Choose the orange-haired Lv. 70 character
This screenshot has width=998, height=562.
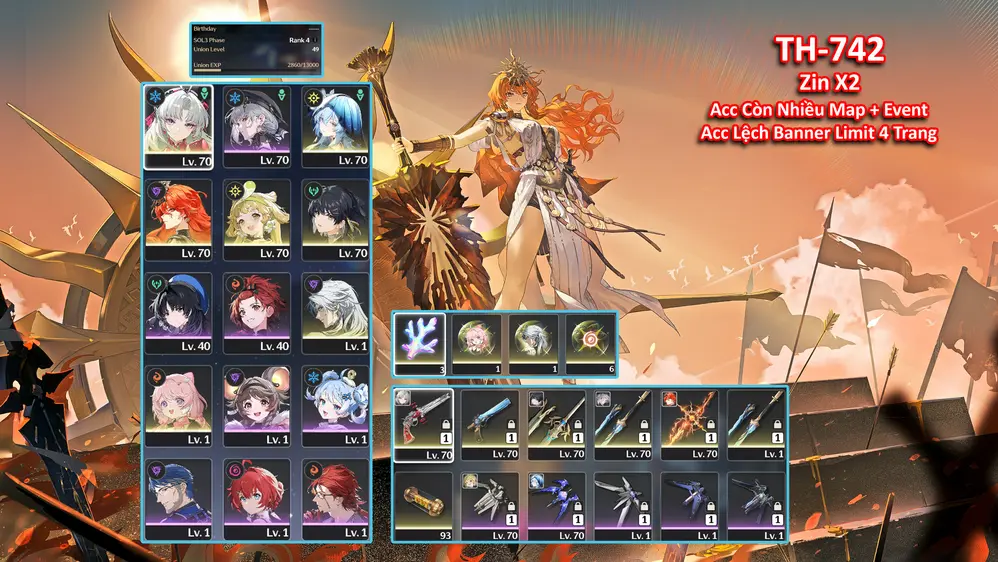pyautogui.click(x=179, y=219)
